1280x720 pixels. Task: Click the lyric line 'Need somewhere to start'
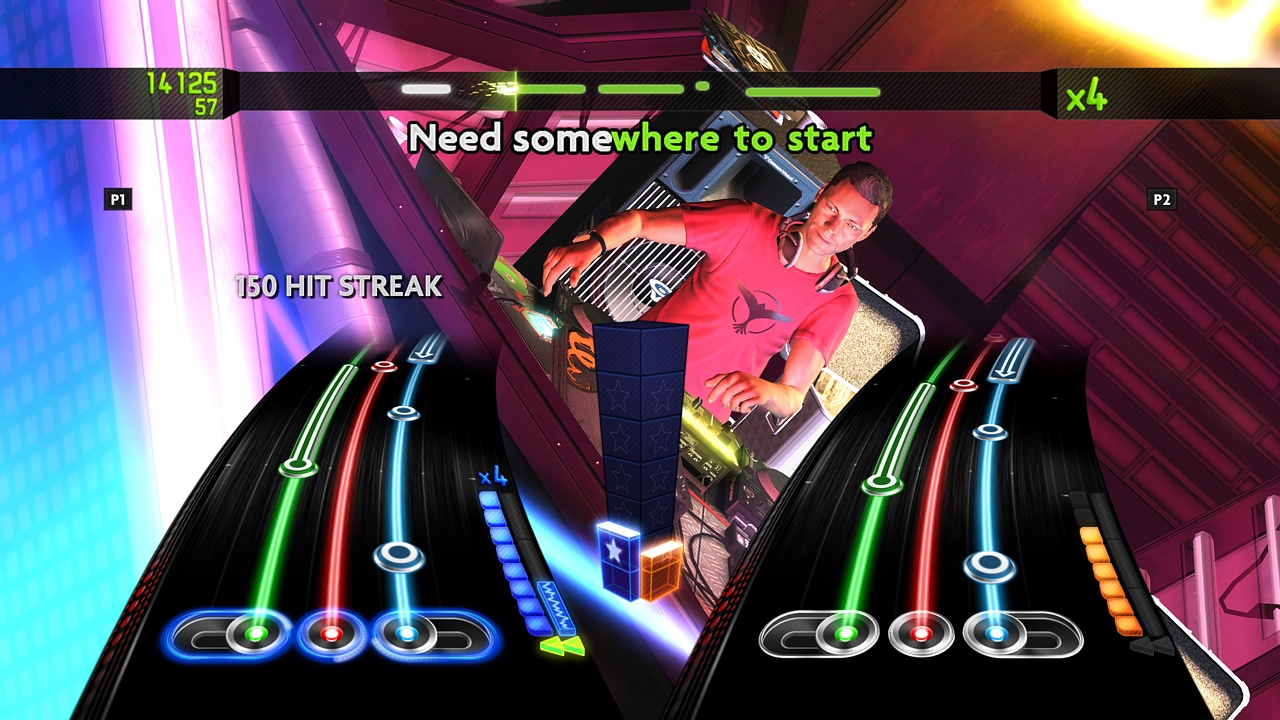(640, 140)
